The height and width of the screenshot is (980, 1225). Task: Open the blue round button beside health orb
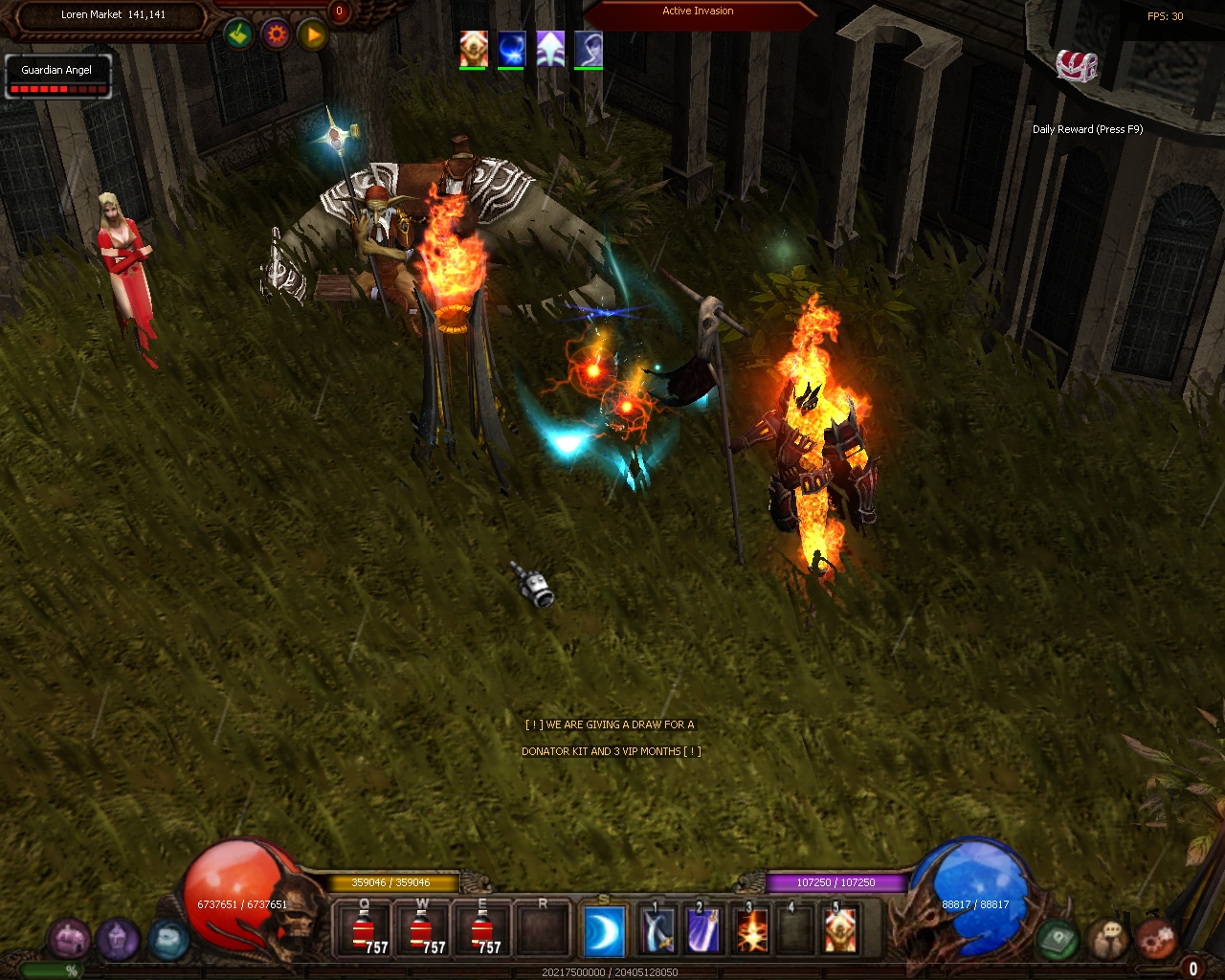point(167,940)
